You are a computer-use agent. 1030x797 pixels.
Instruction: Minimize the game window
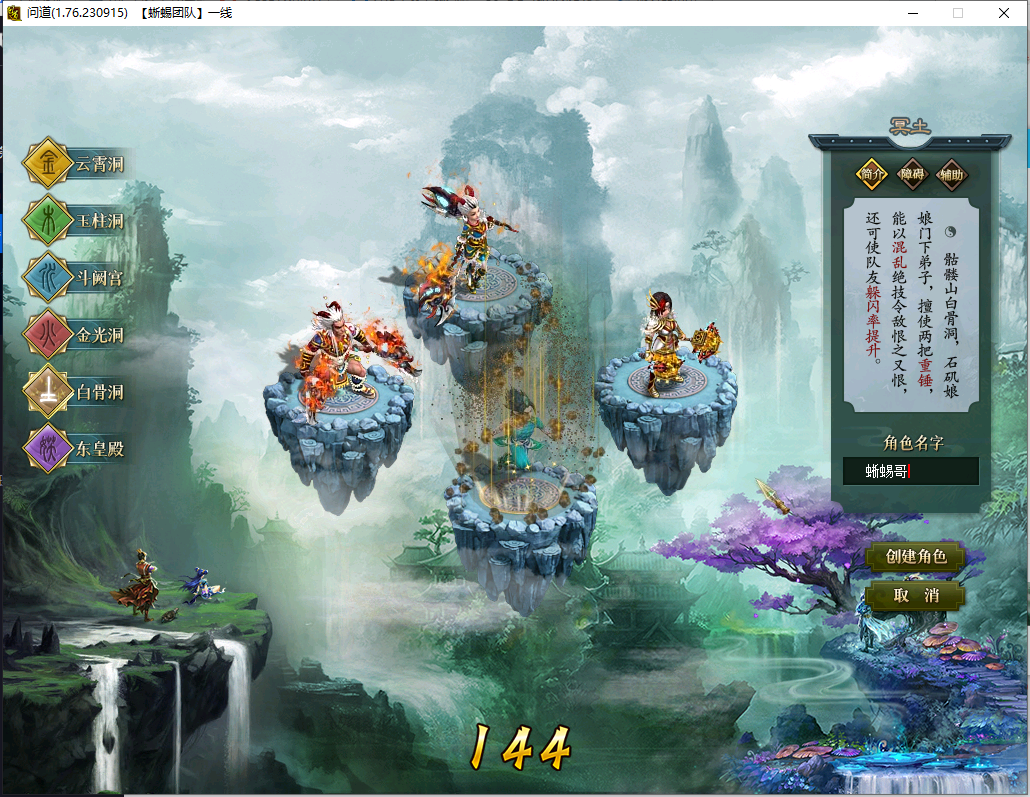[x=913, y=13]
